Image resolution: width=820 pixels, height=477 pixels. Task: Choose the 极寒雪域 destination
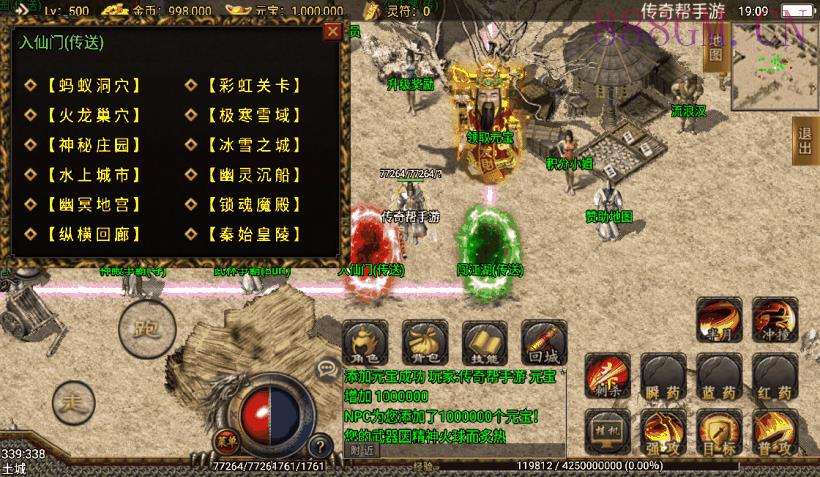click(252, 115)
